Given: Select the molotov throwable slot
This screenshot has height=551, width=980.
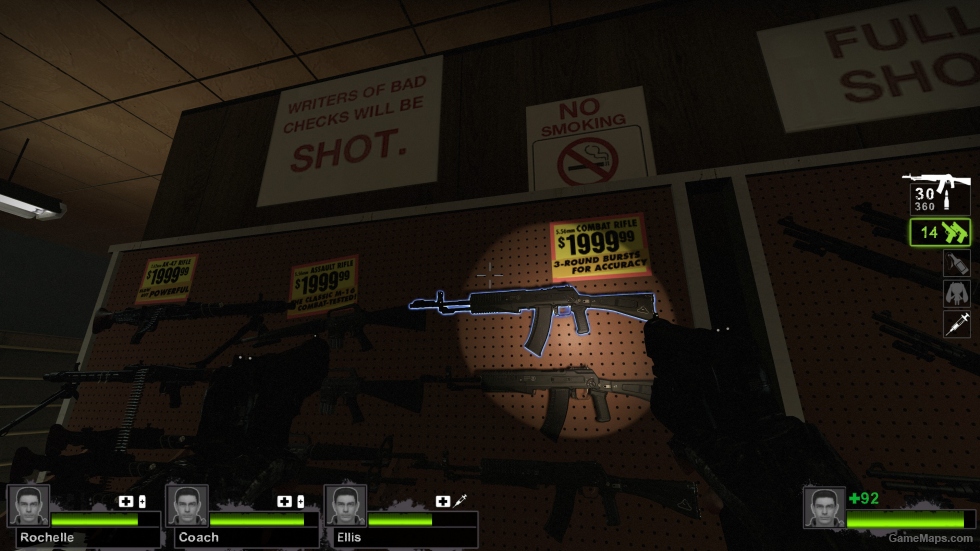Looking at the screenshot, I should (956, 264).
